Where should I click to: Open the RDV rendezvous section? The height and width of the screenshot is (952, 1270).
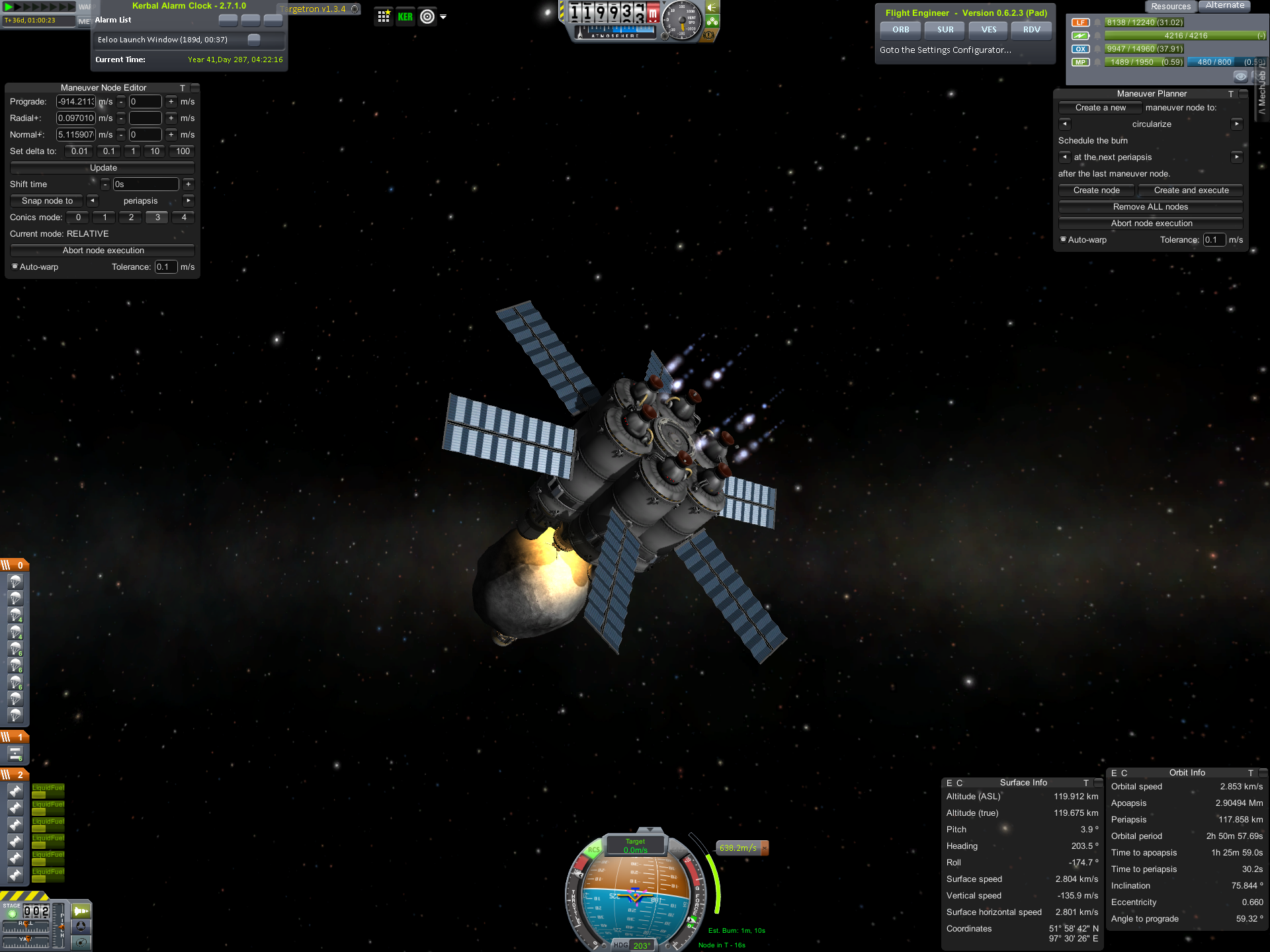pos(1031,30)
